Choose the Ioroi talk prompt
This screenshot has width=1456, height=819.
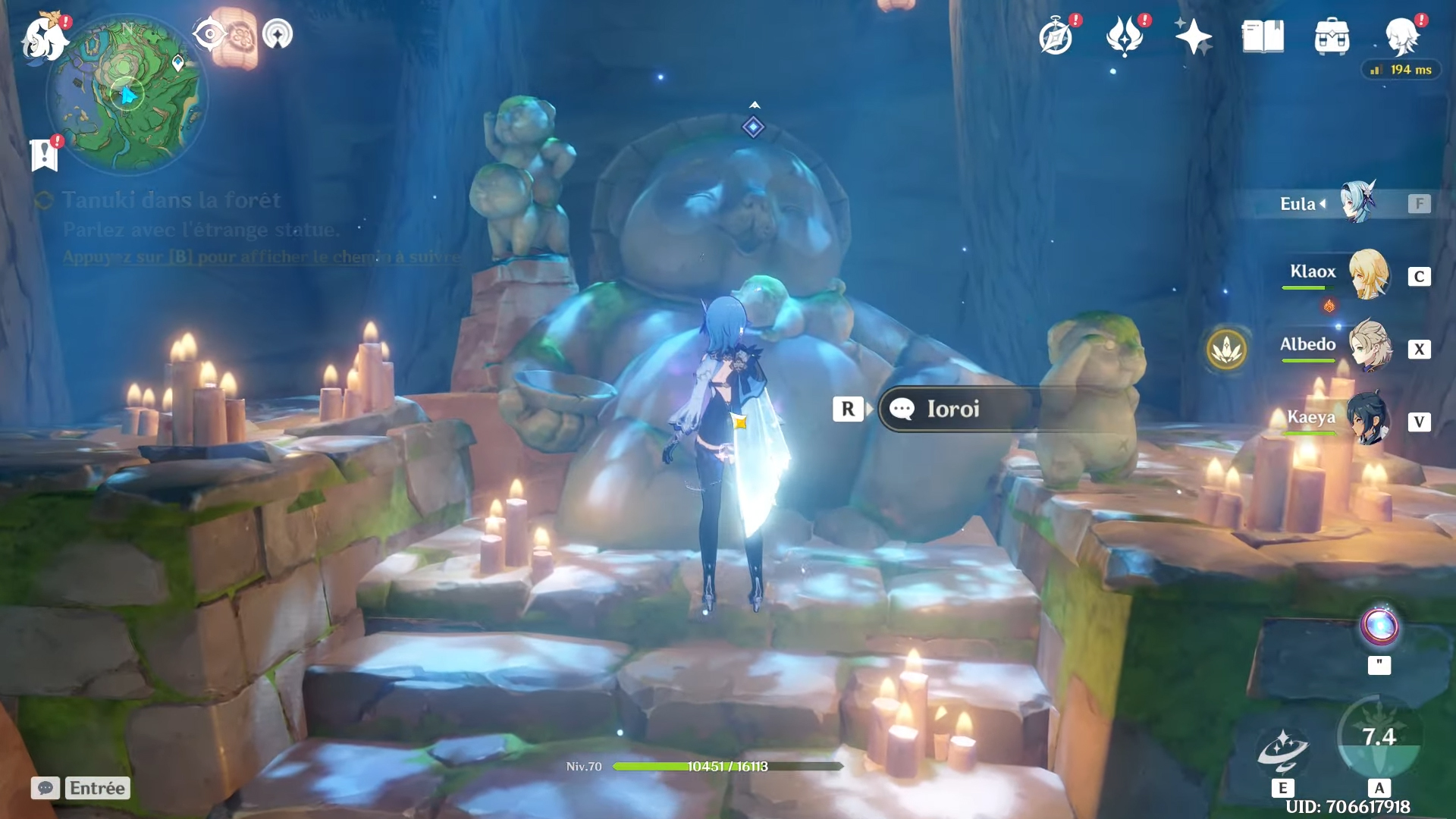953,409
